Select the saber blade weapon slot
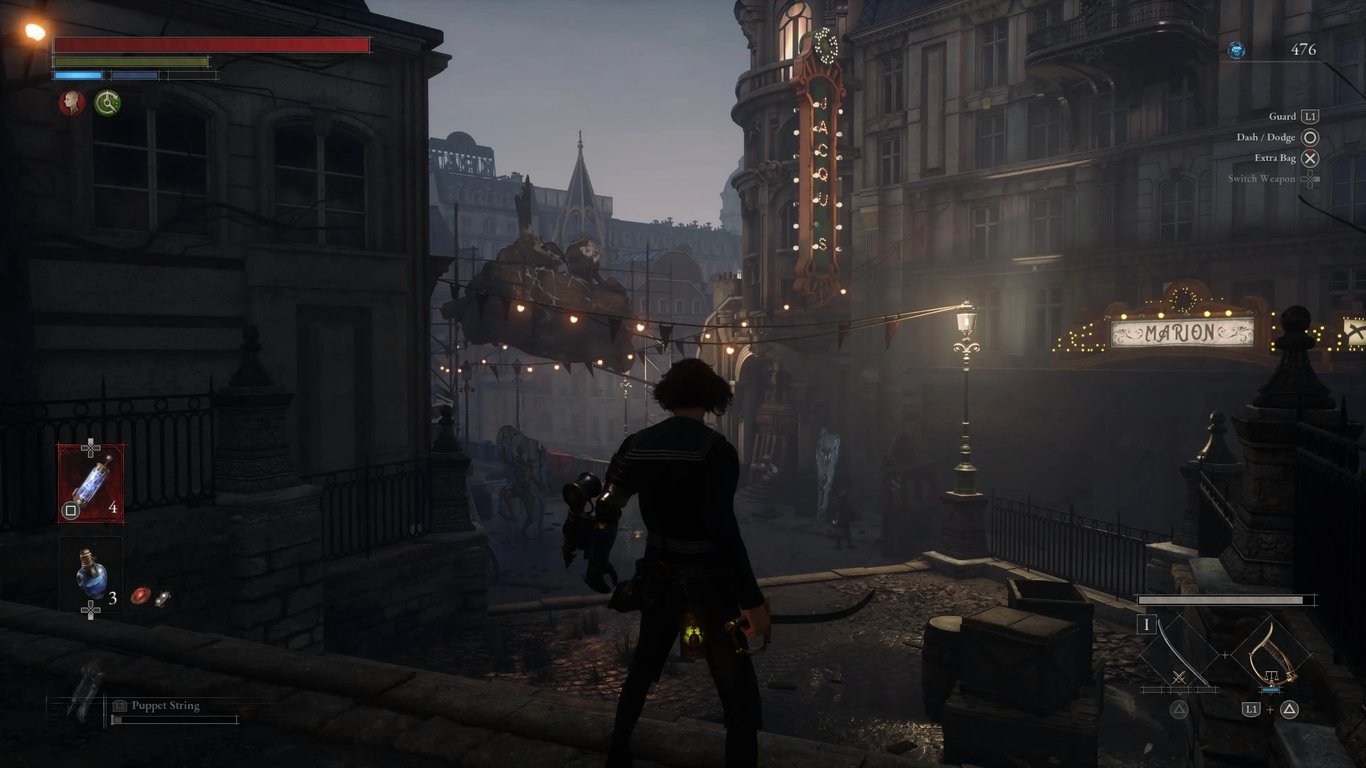 click(x=1179, y=655)
